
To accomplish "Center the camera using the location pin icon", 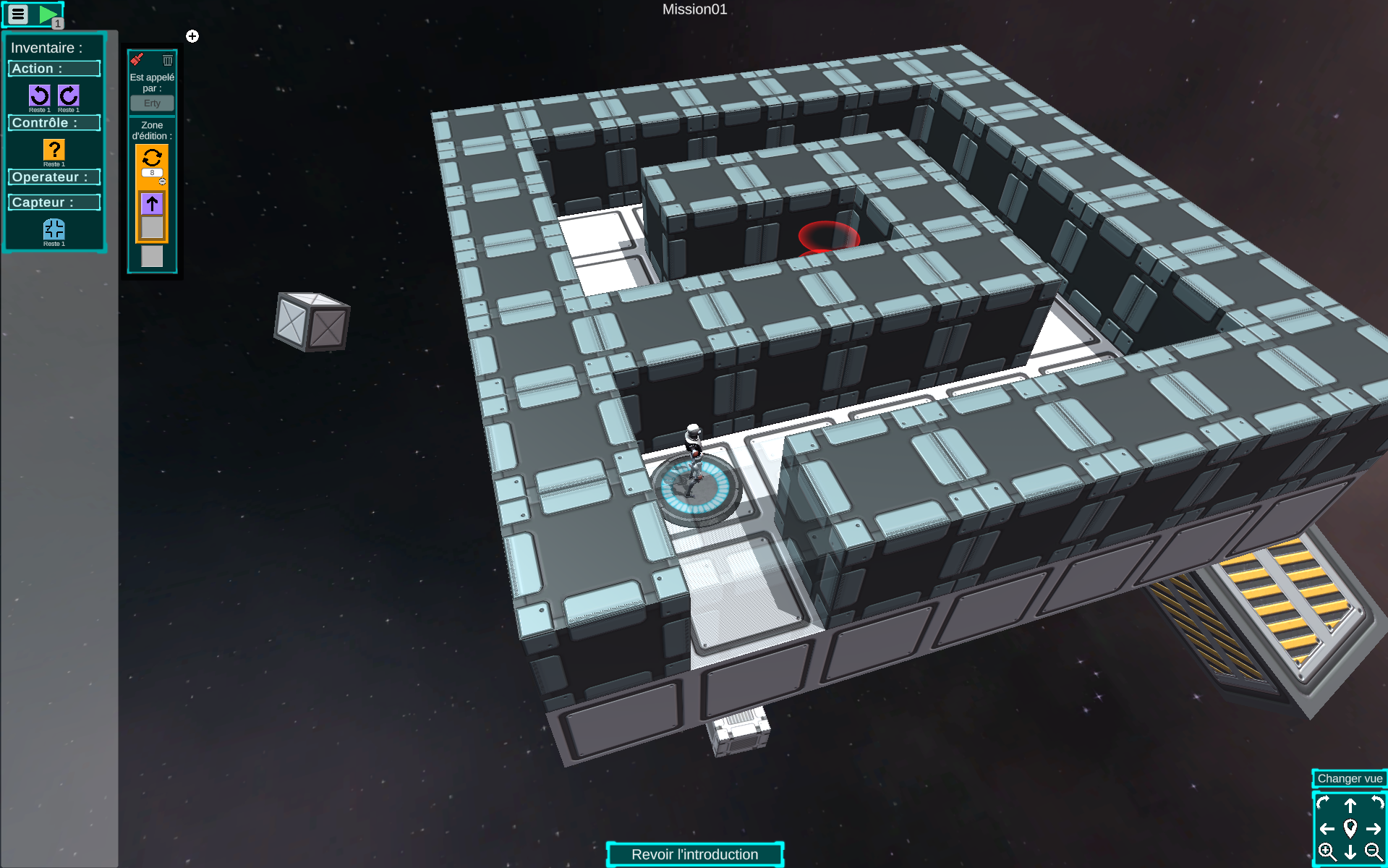I will [1350, 828].
